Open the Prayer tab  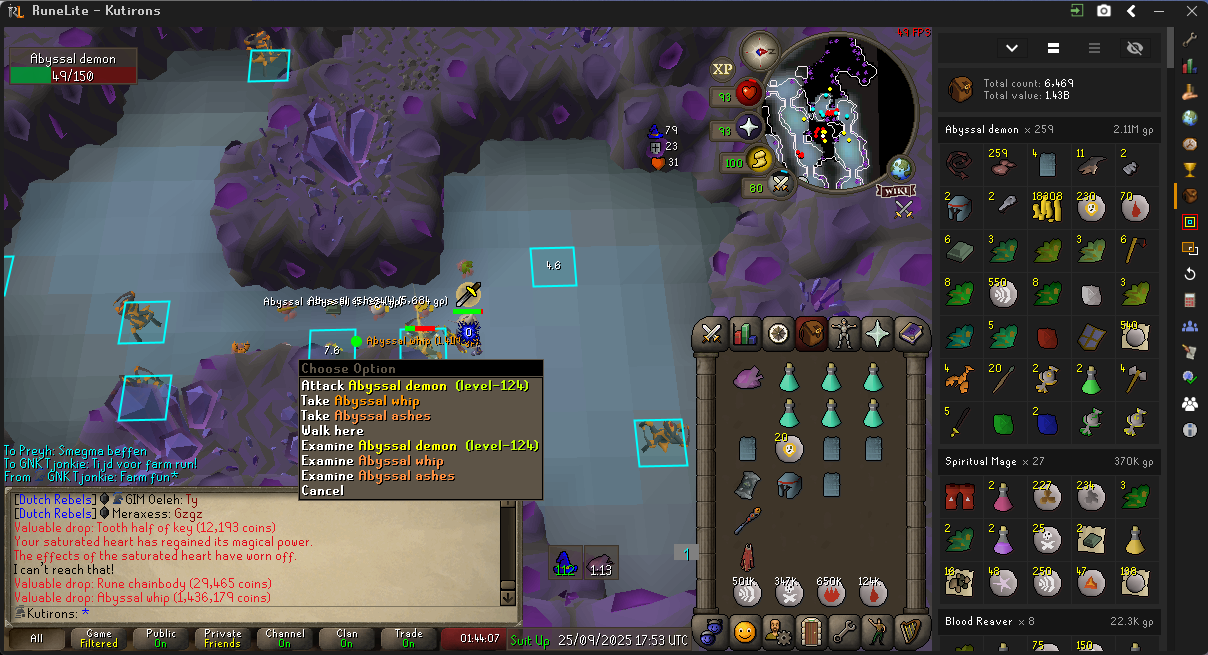click(878, 333)
